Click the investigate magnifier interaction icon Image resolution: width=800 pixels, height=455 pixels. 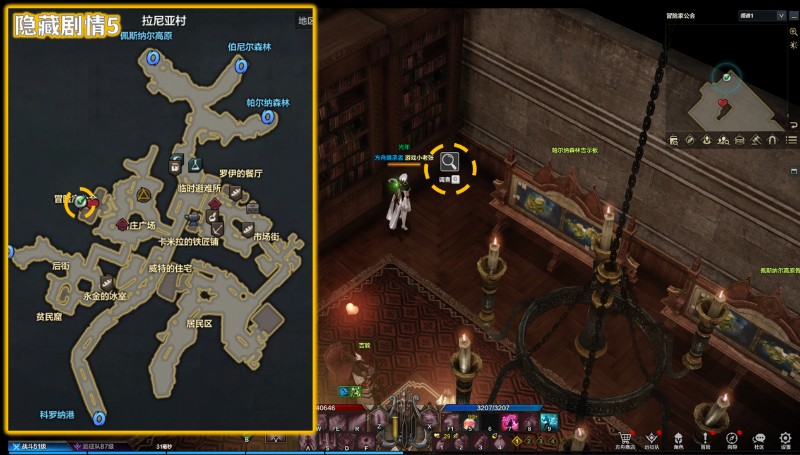coord(450,160)
